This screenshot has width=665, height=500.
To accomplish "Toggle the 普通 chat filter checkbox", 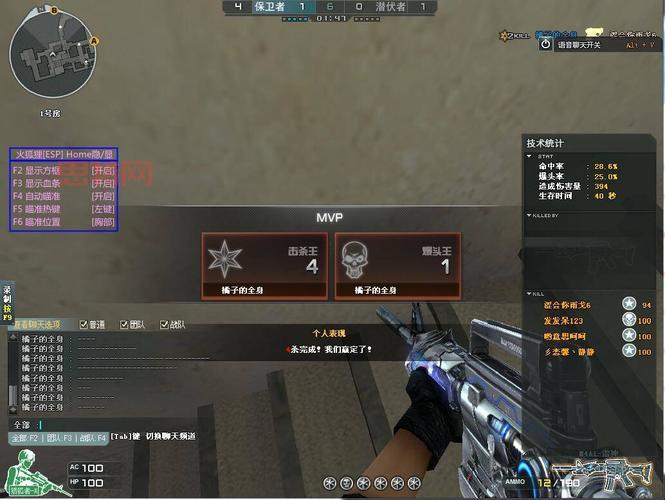I will (x=84, y=325).
